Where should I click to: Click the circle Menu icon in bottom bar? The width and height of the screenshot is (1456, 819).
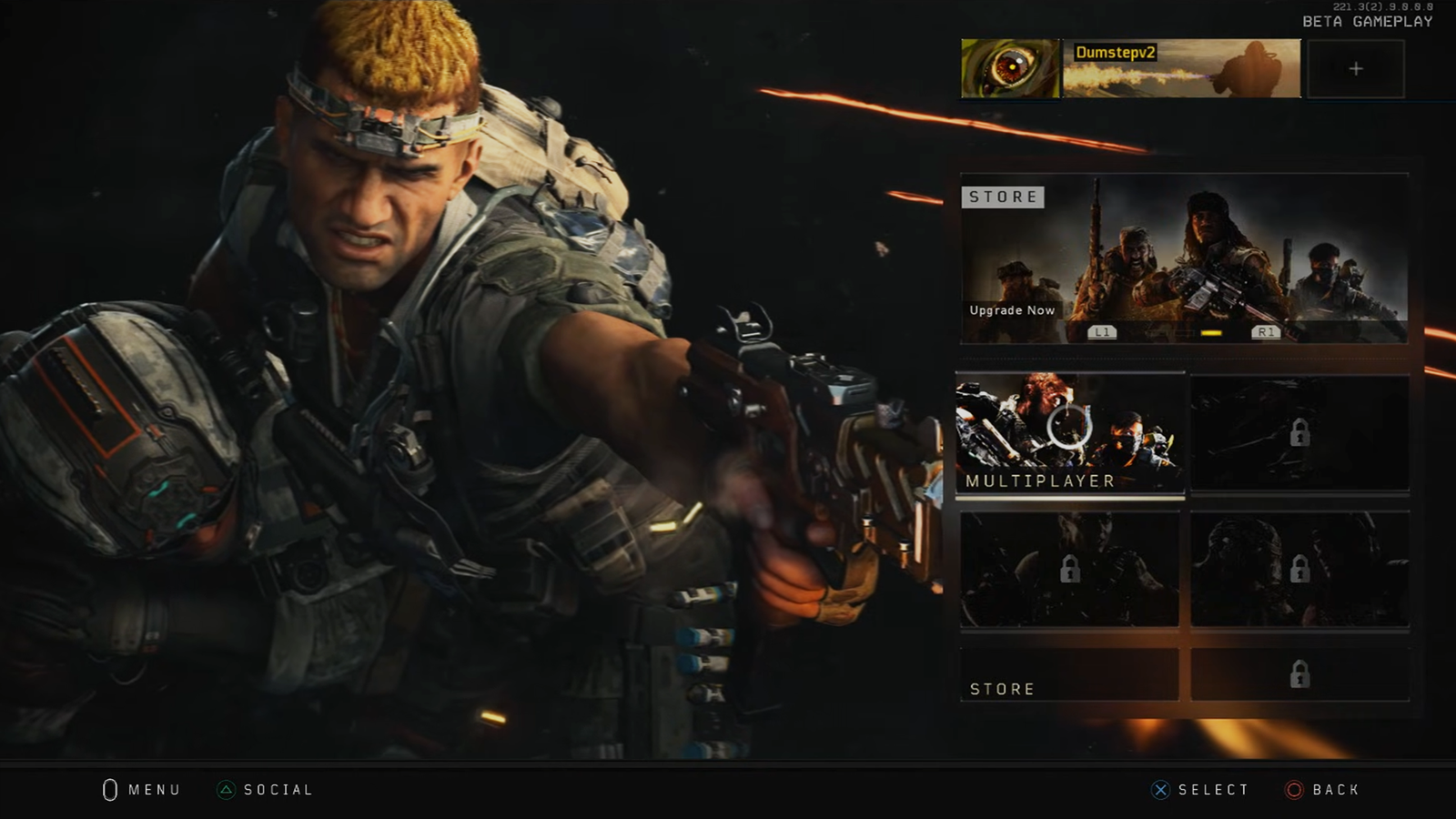pos(109,790)
